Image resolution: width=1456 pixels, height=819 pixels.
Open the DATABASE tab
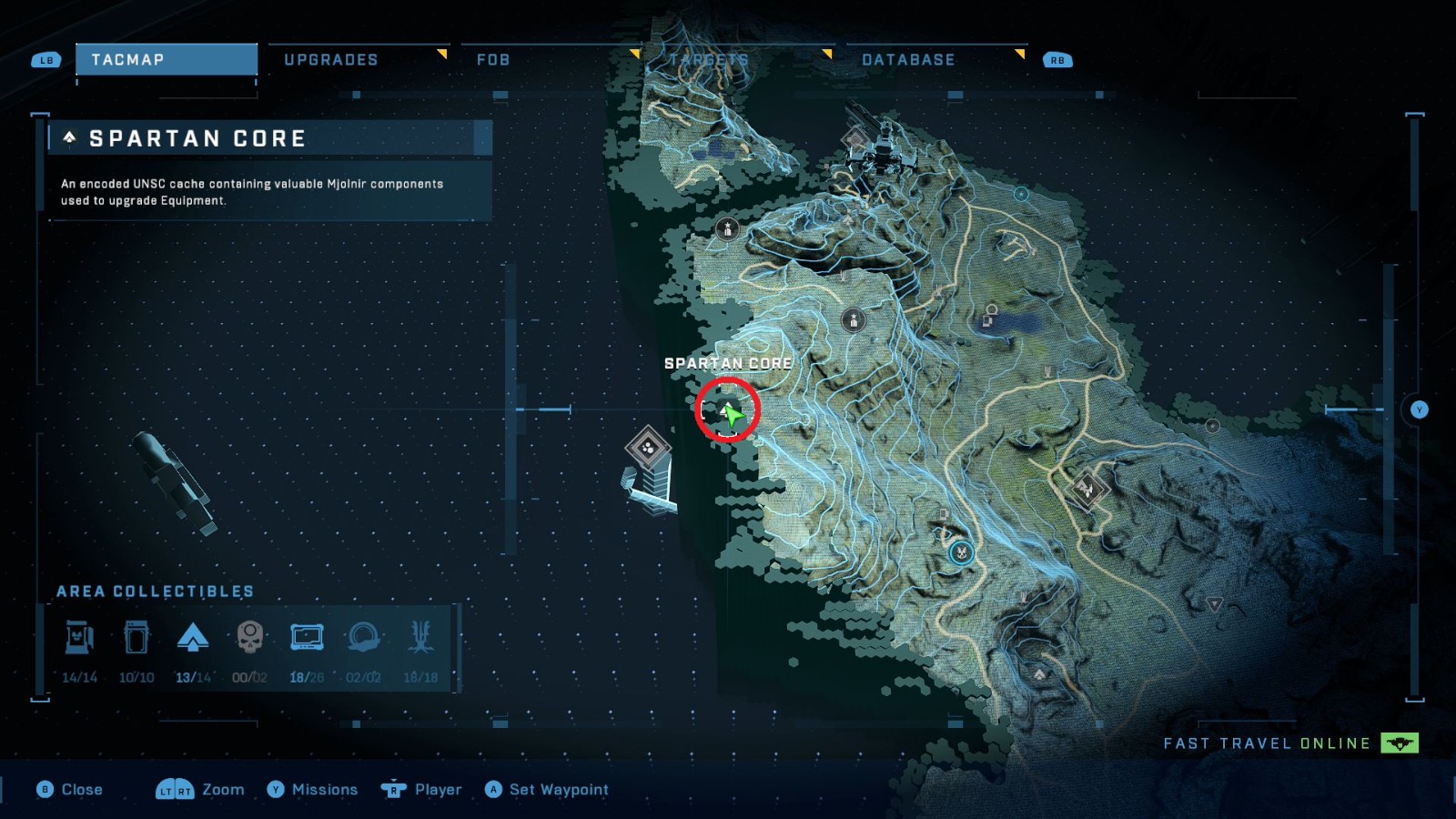909,60
